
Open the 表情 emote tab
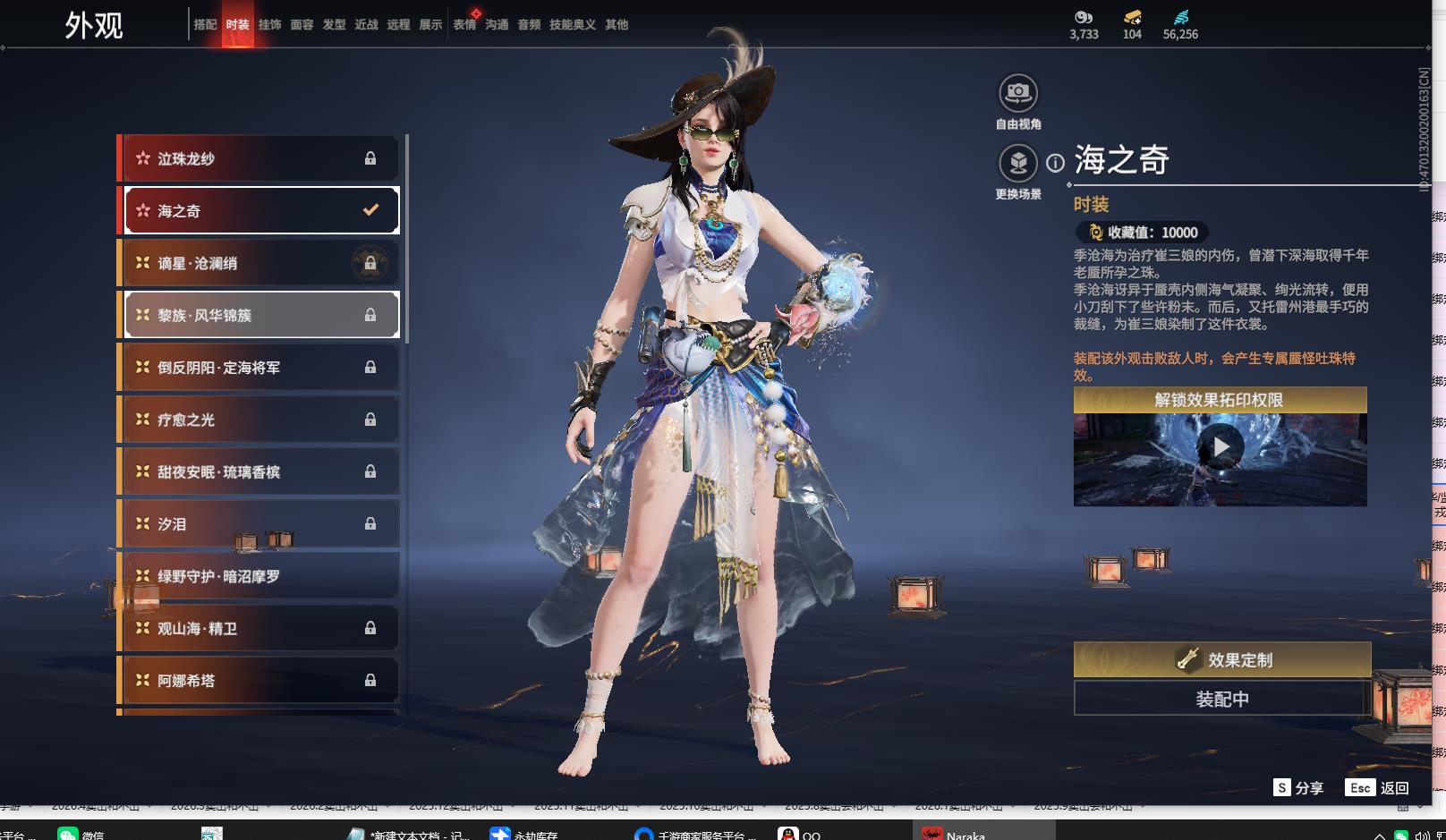(x=464, y=25)
